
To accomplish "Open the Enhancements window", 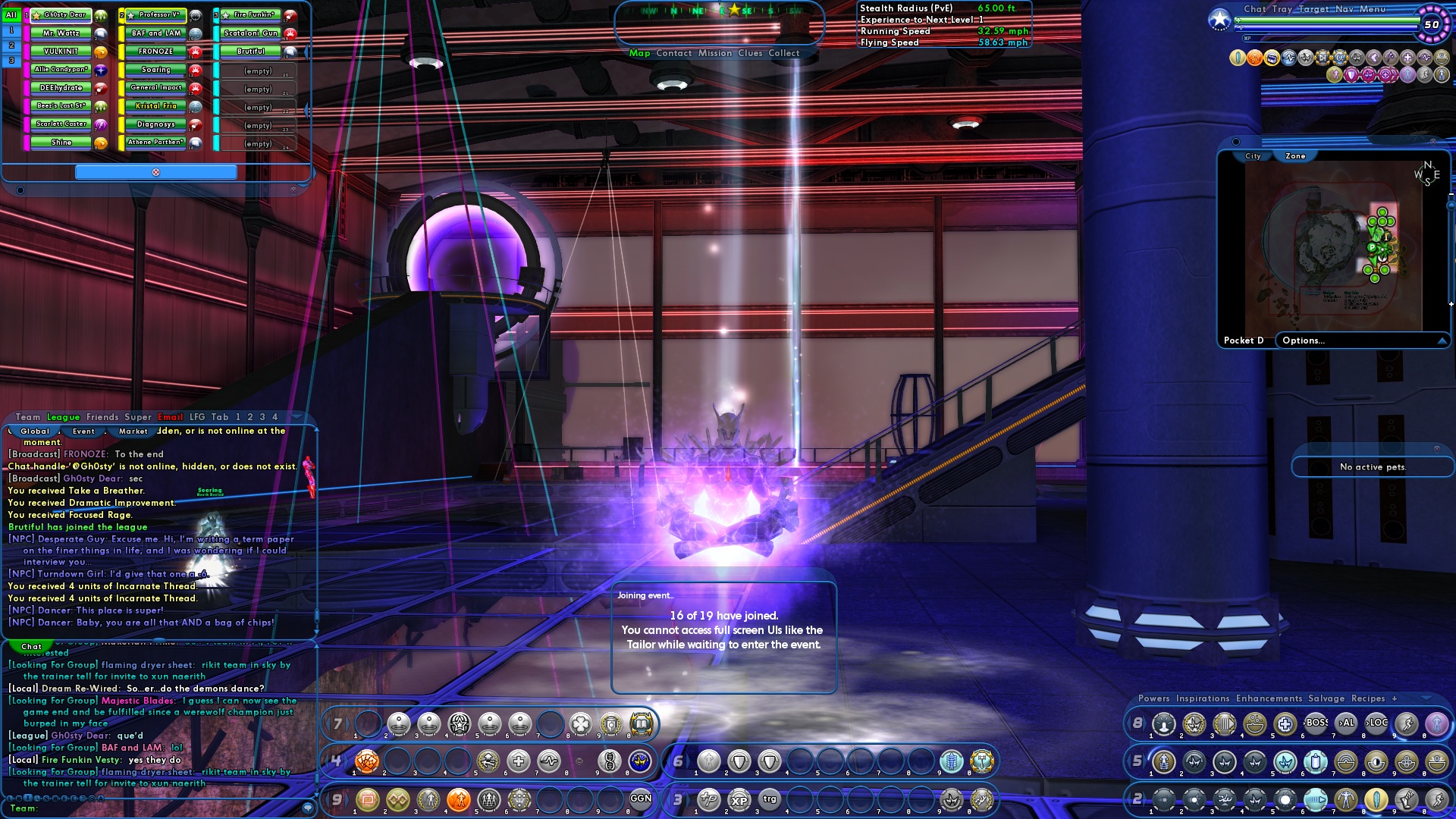I will (1269, 698).
